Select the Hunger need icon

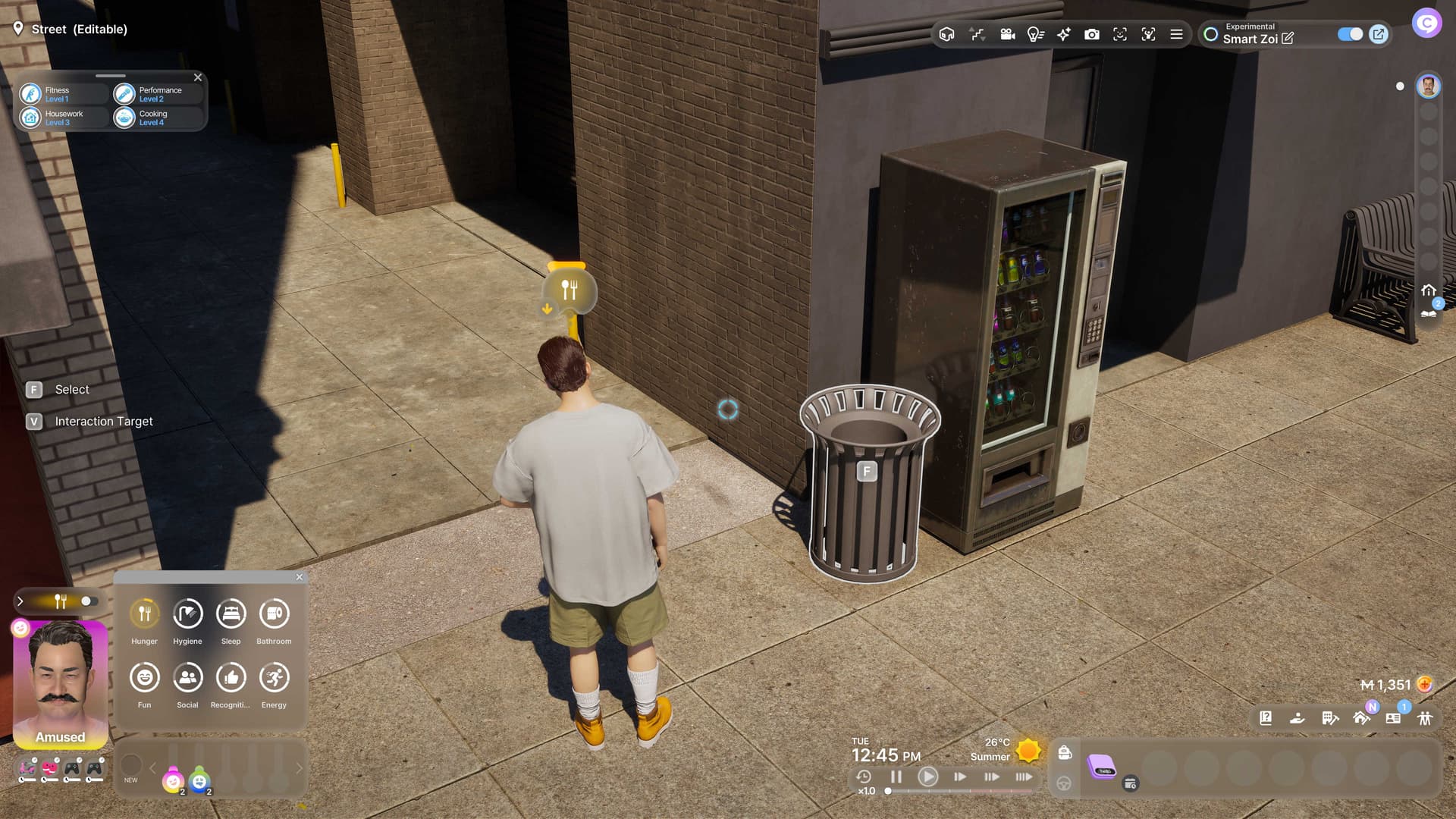click(x=144, y=613)
